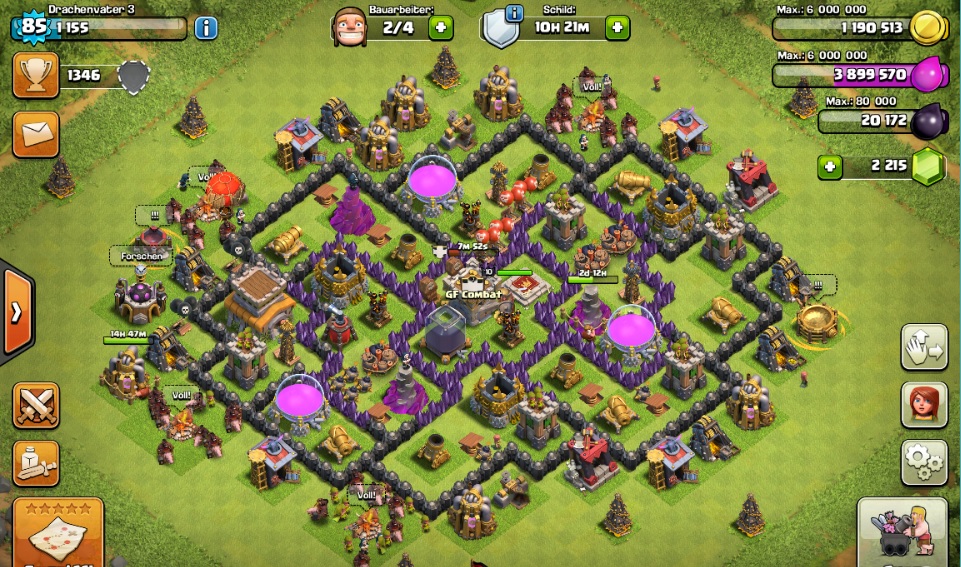Open the gears settings menu

[x=924, y=461]
